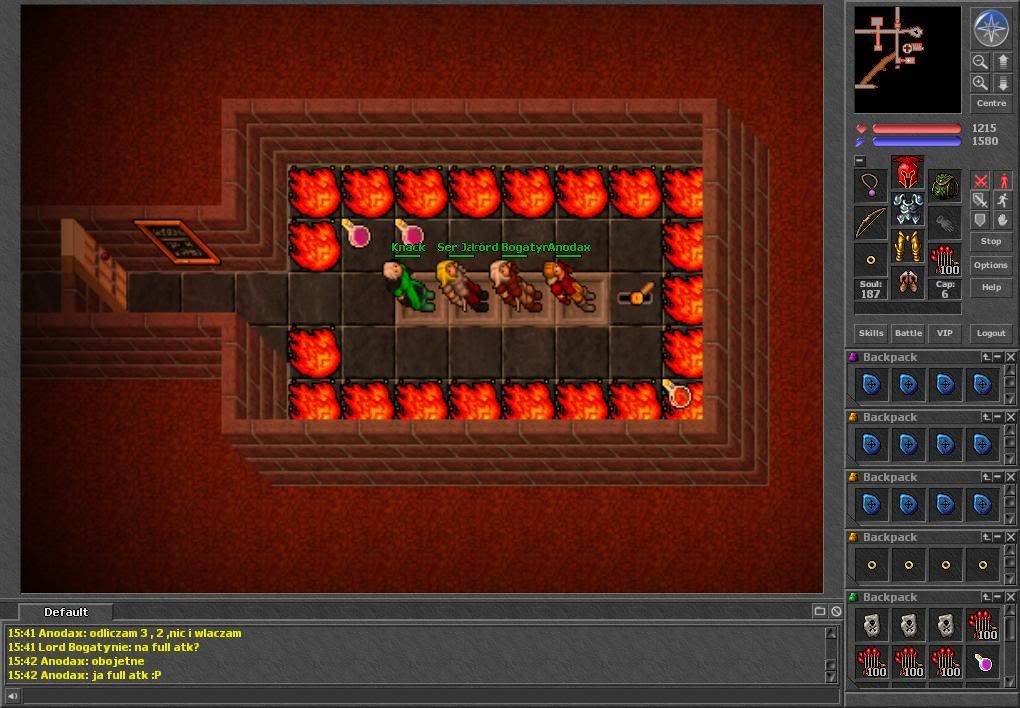This screenshot has width=1020, height=708.
Task: Click the Logout button
Action: pos(990,333)
